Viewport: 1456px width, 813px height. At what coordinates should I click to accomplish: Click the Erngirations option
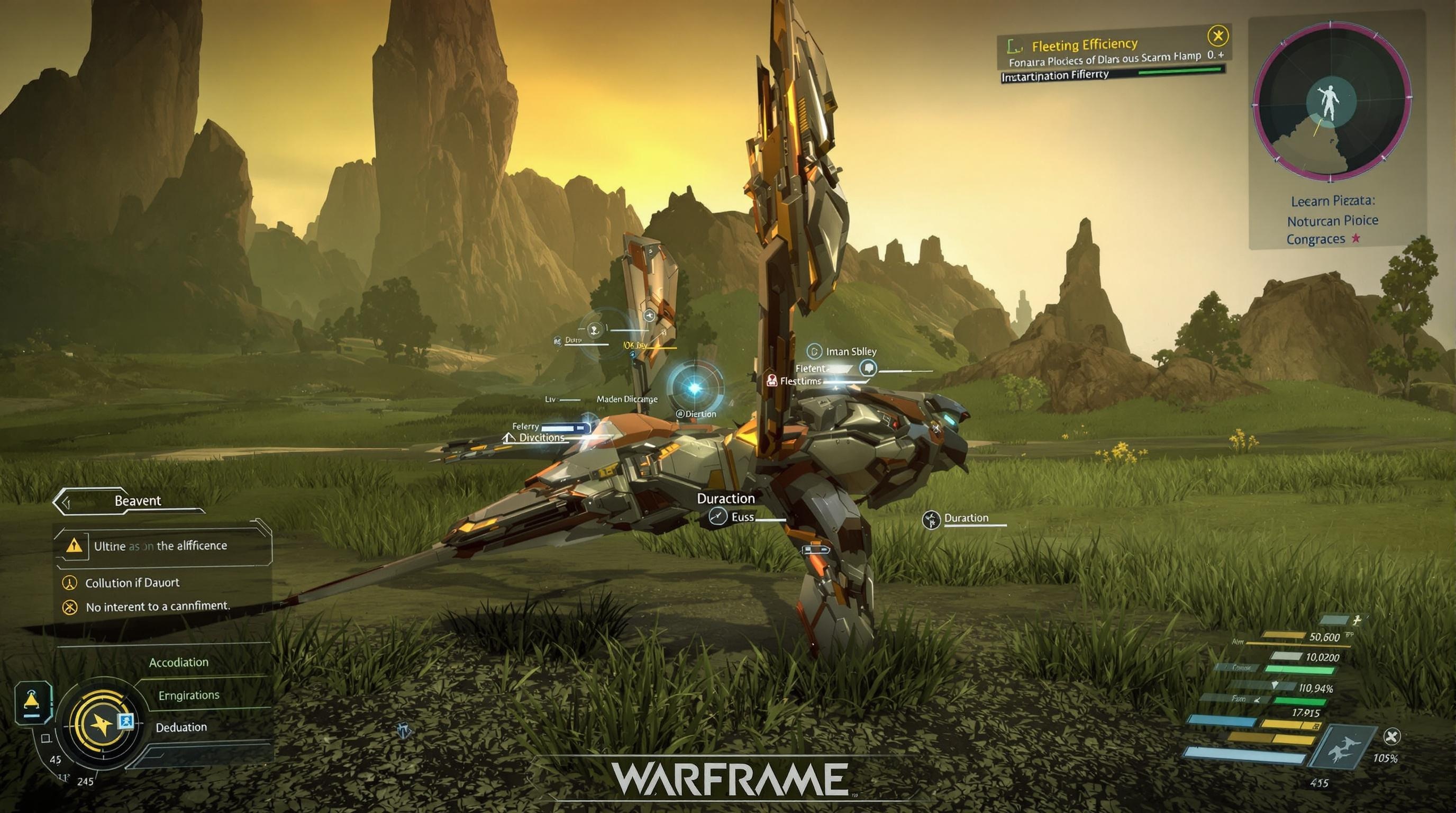pos(189,695)
